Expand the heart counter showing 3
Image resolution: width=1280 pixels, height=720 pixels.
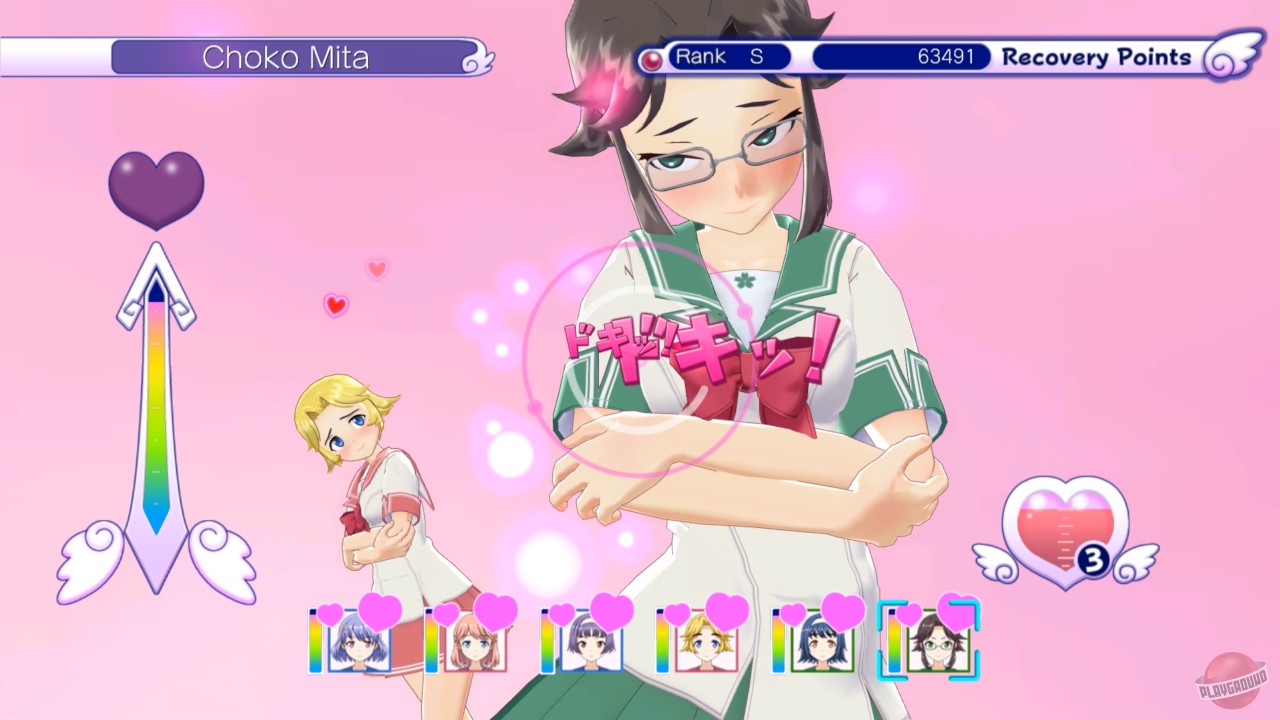point(1094,561)
